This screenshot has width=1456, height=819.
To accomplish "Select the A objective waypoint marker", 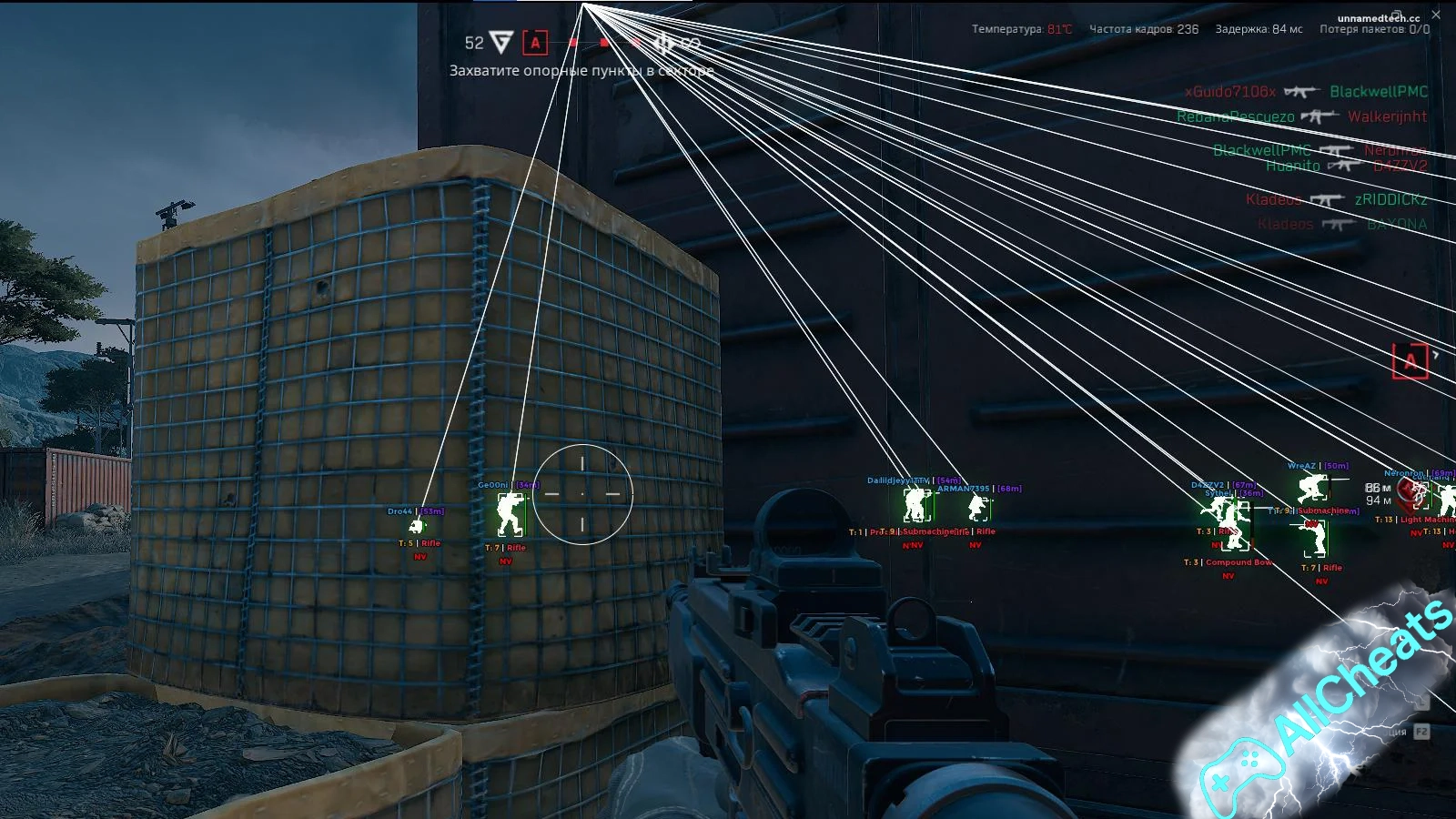I will (x=1410, y=361).
